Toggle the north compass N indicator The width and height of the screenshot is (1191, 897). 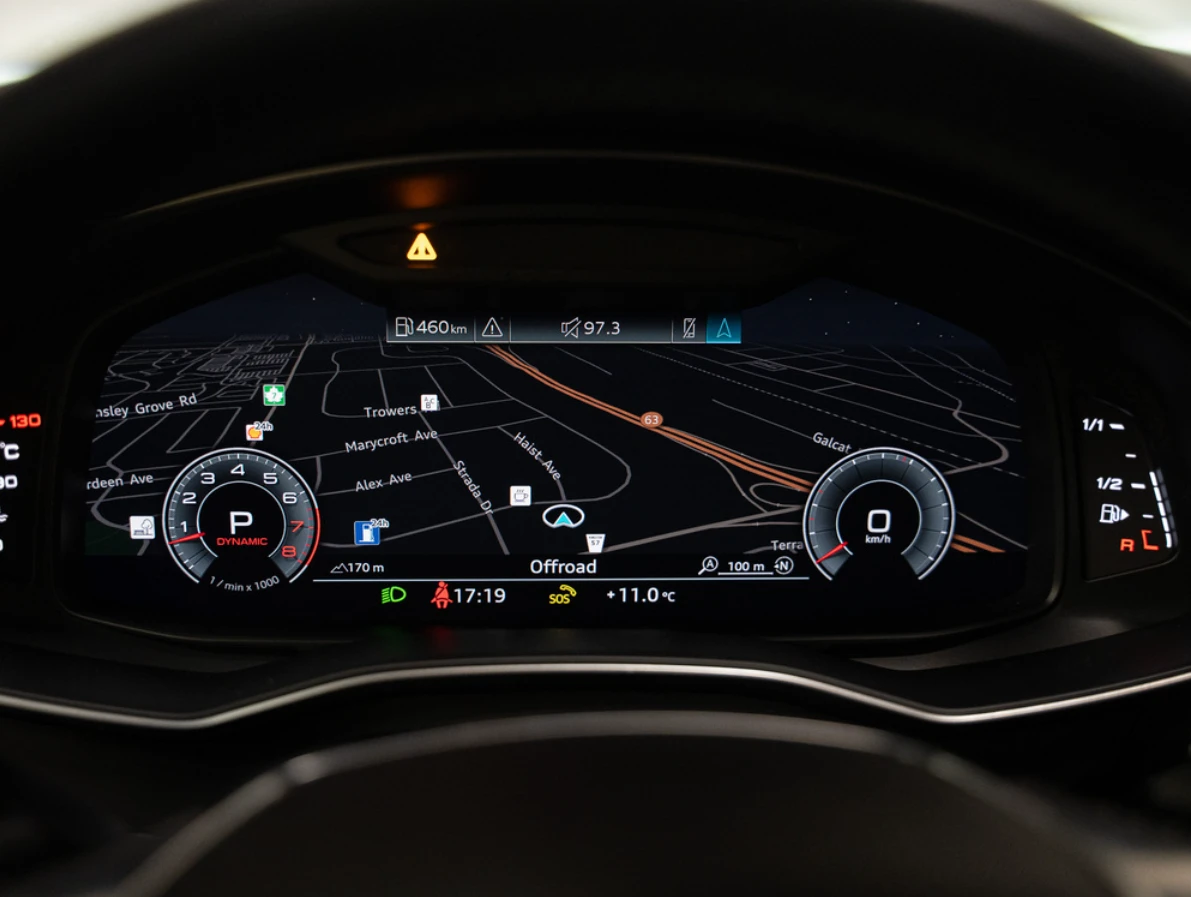click(x=784, y=566)
